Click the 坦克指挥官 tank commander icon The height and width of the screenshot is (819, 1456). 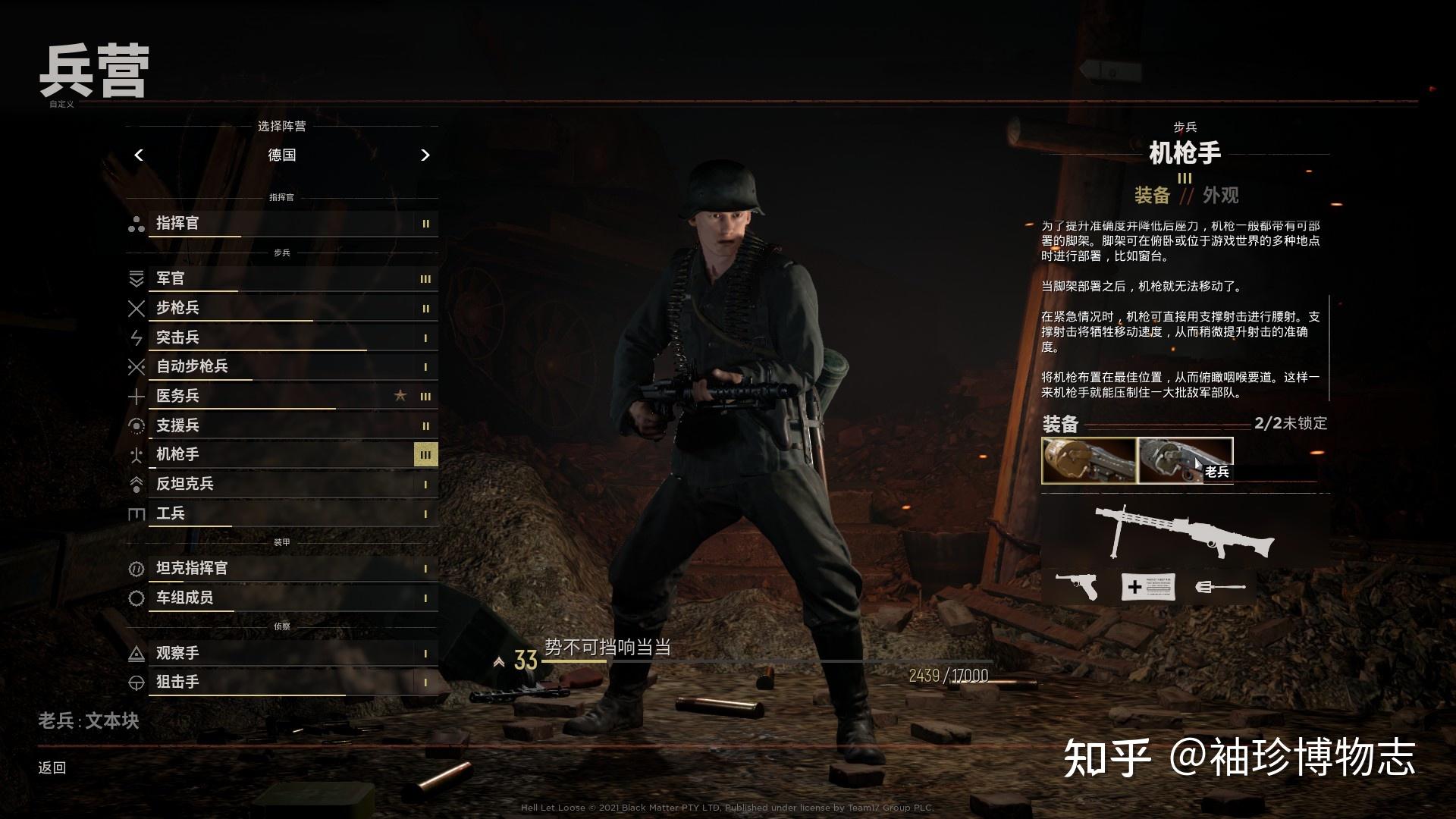(137, 568)
